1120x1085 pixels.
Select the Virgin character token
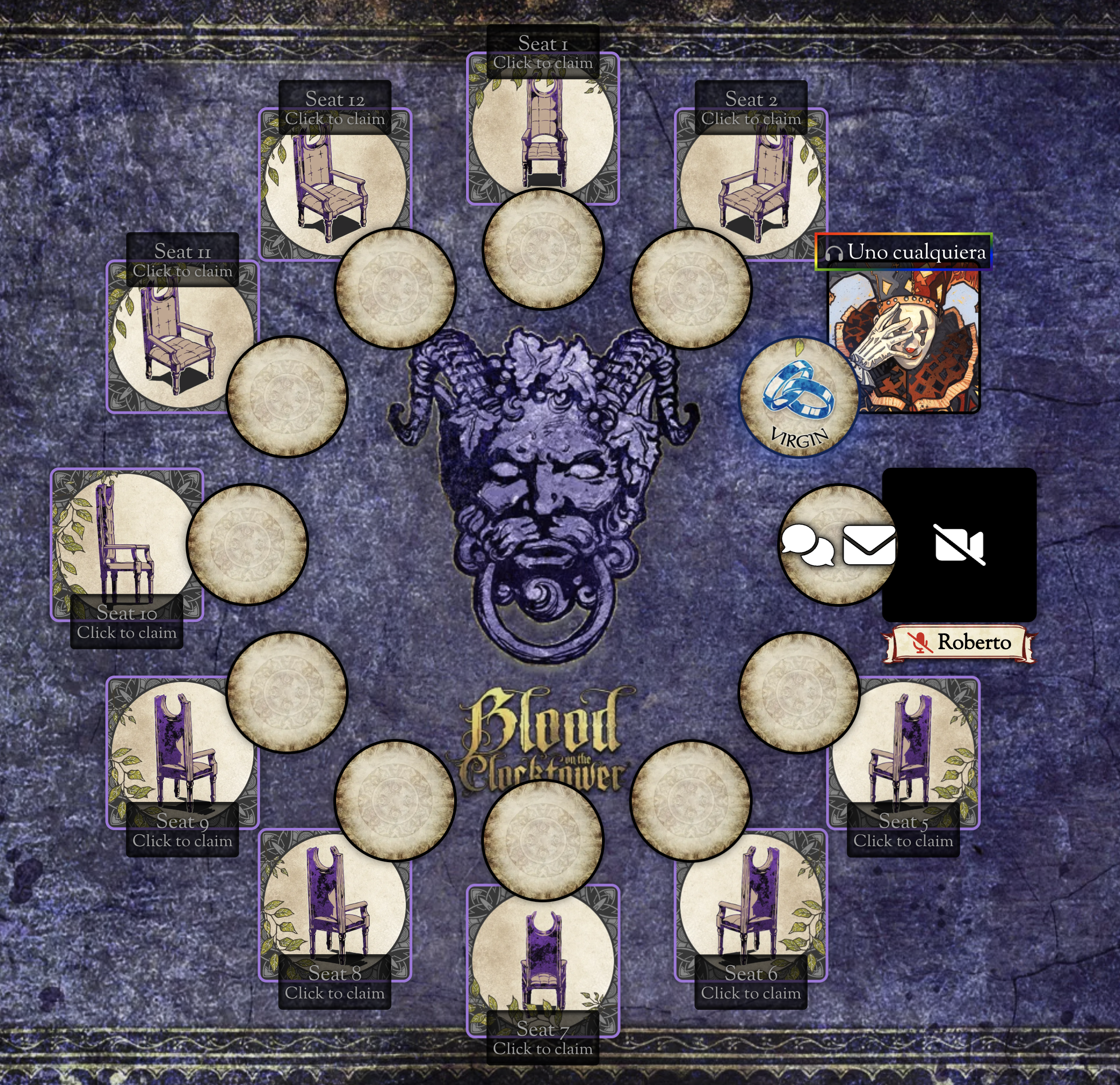799,397
